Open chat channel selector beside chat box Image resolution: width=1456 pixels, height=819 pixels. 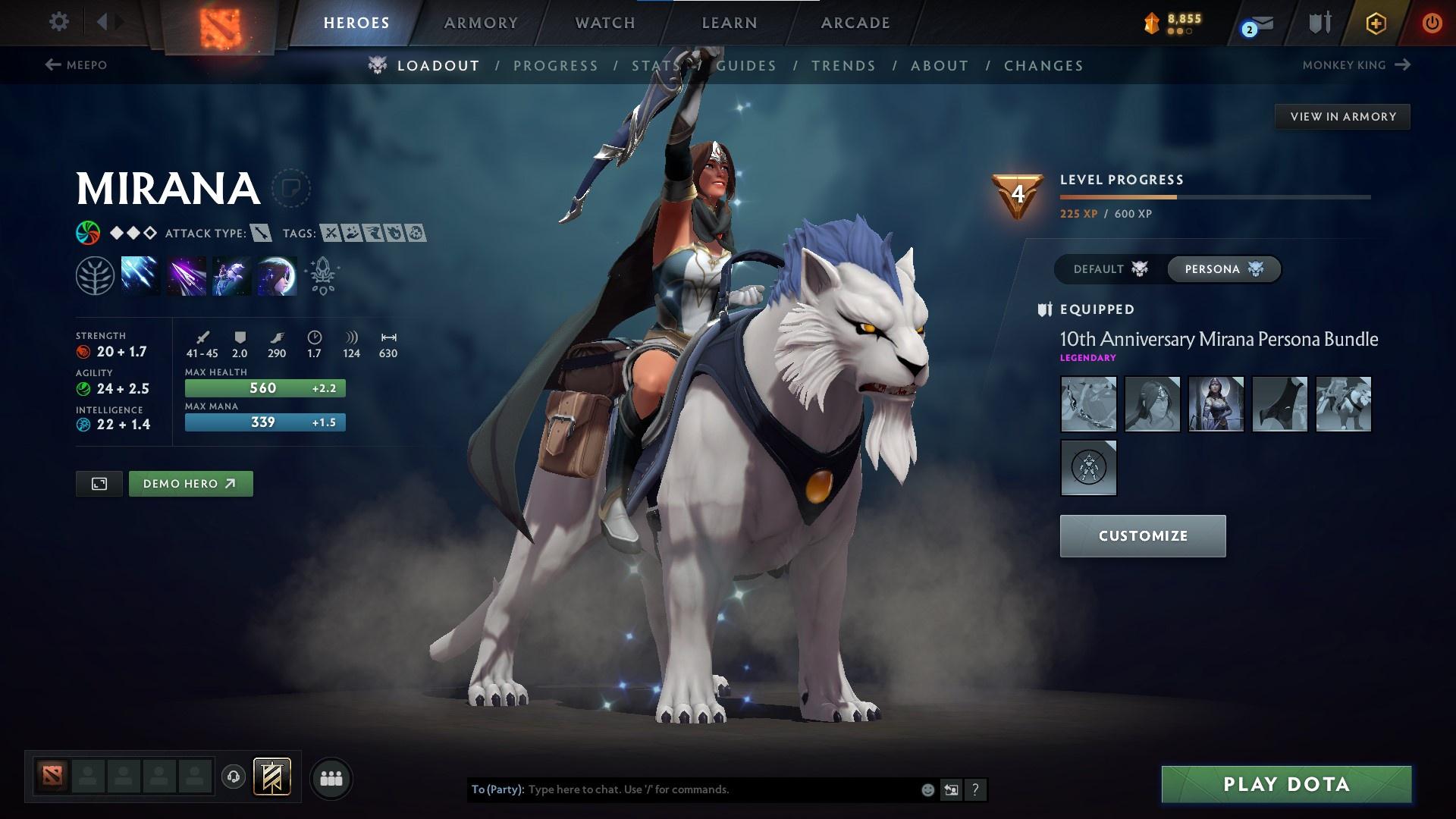(x=952, y=789)
